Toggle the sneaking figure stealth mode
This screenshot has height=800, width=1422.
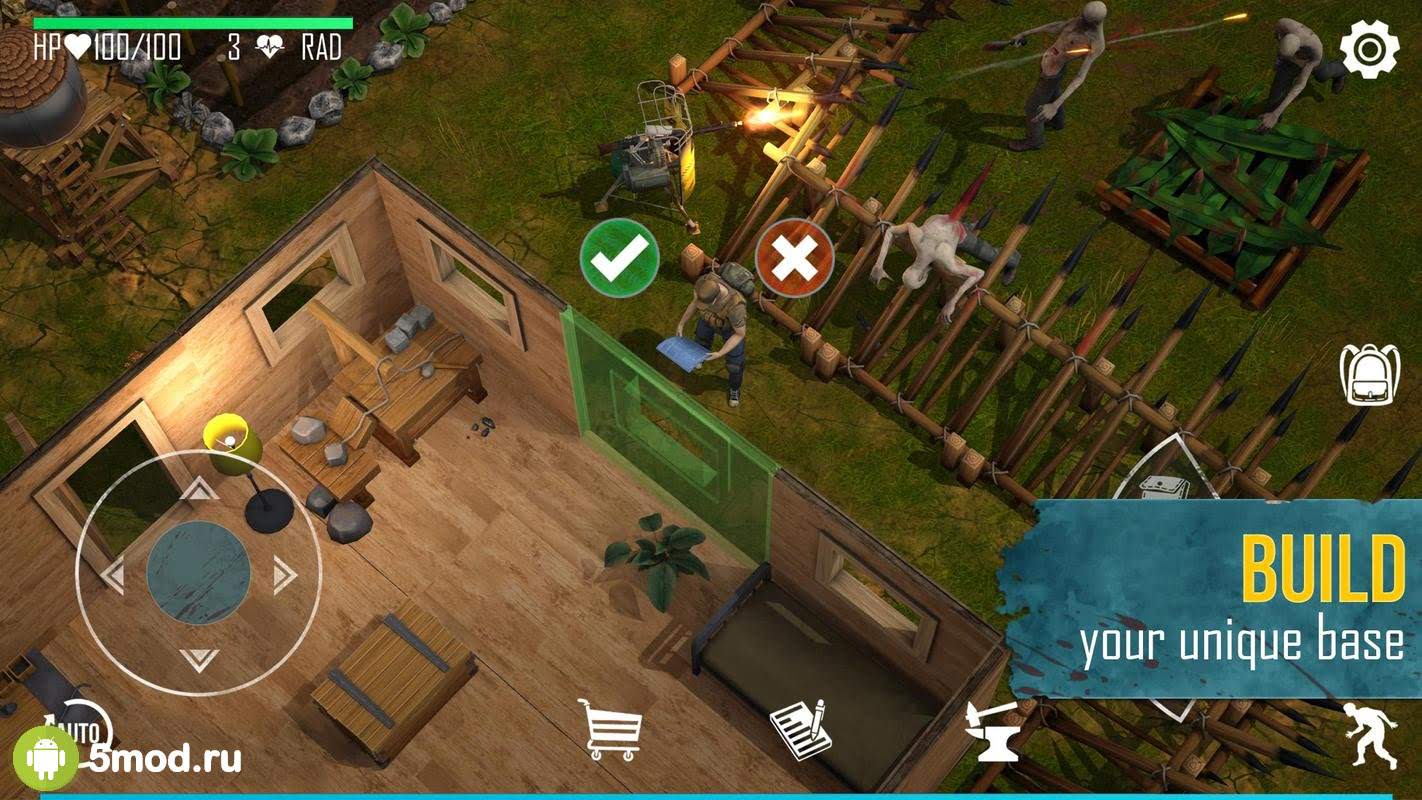1370,734
